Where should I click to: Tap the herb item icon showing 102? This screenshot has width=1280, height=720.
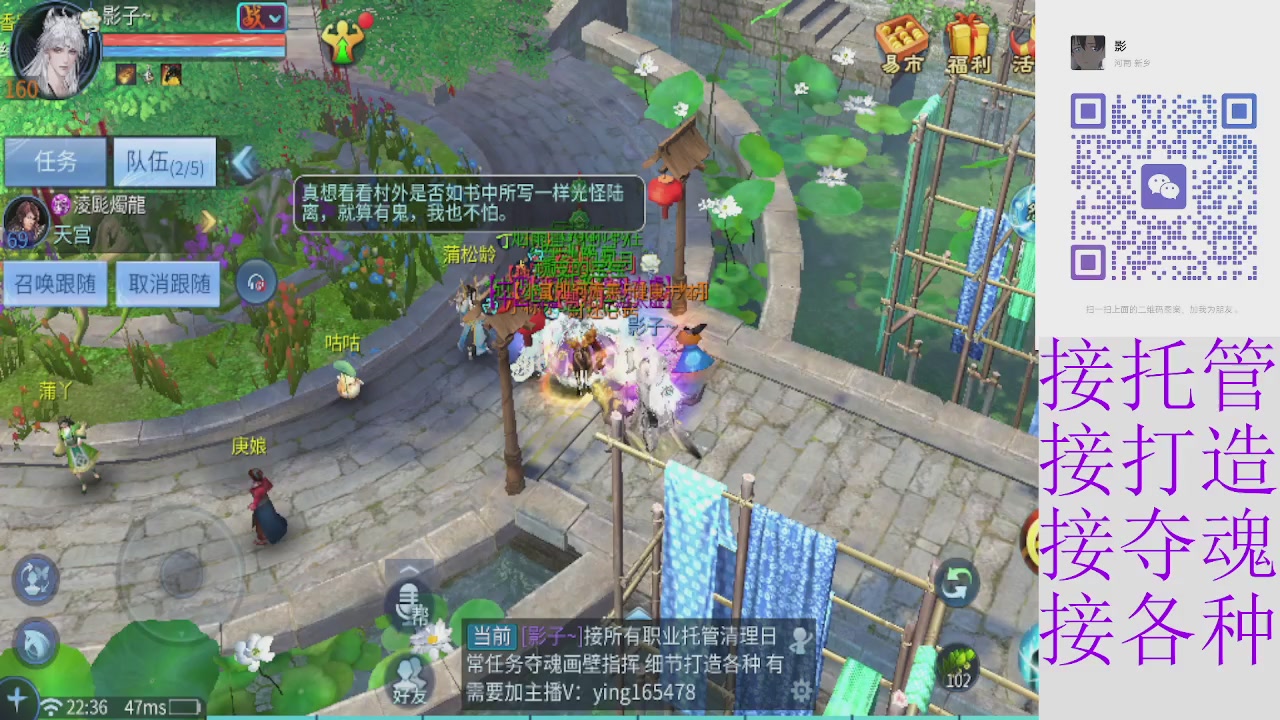pos(956,665)
